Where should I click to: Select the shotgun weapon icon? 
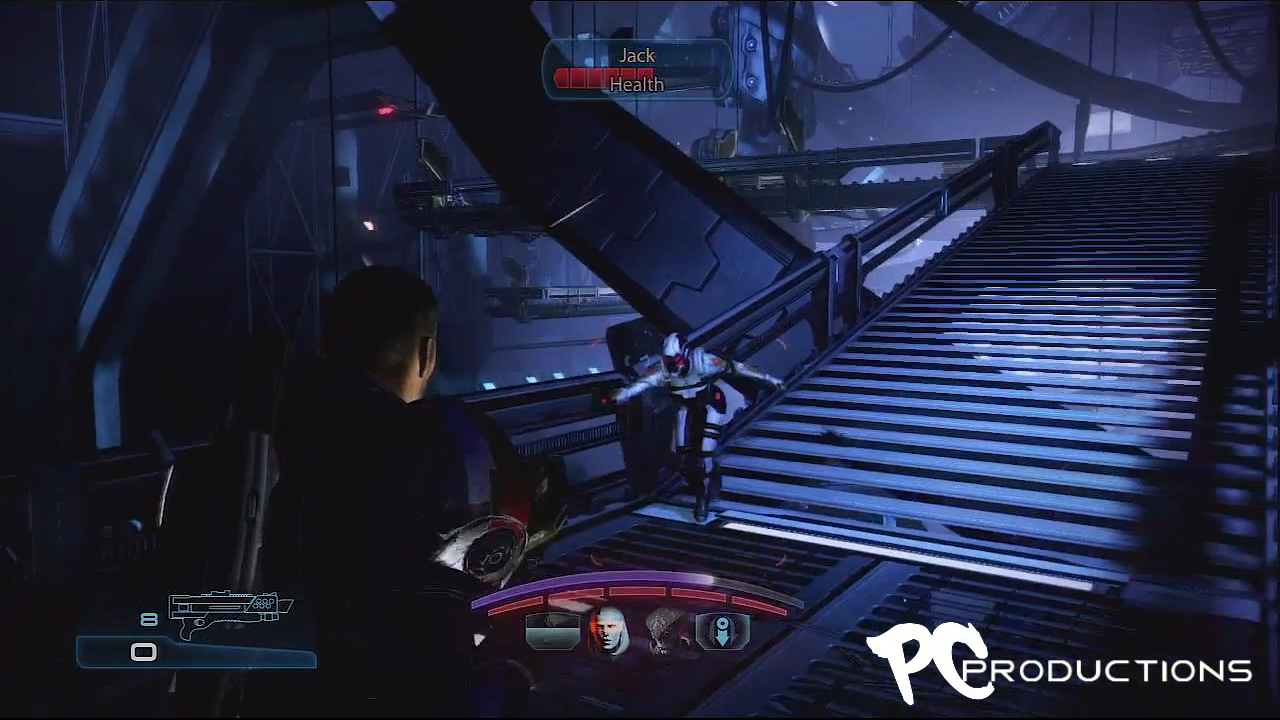[x=229, y=614]
